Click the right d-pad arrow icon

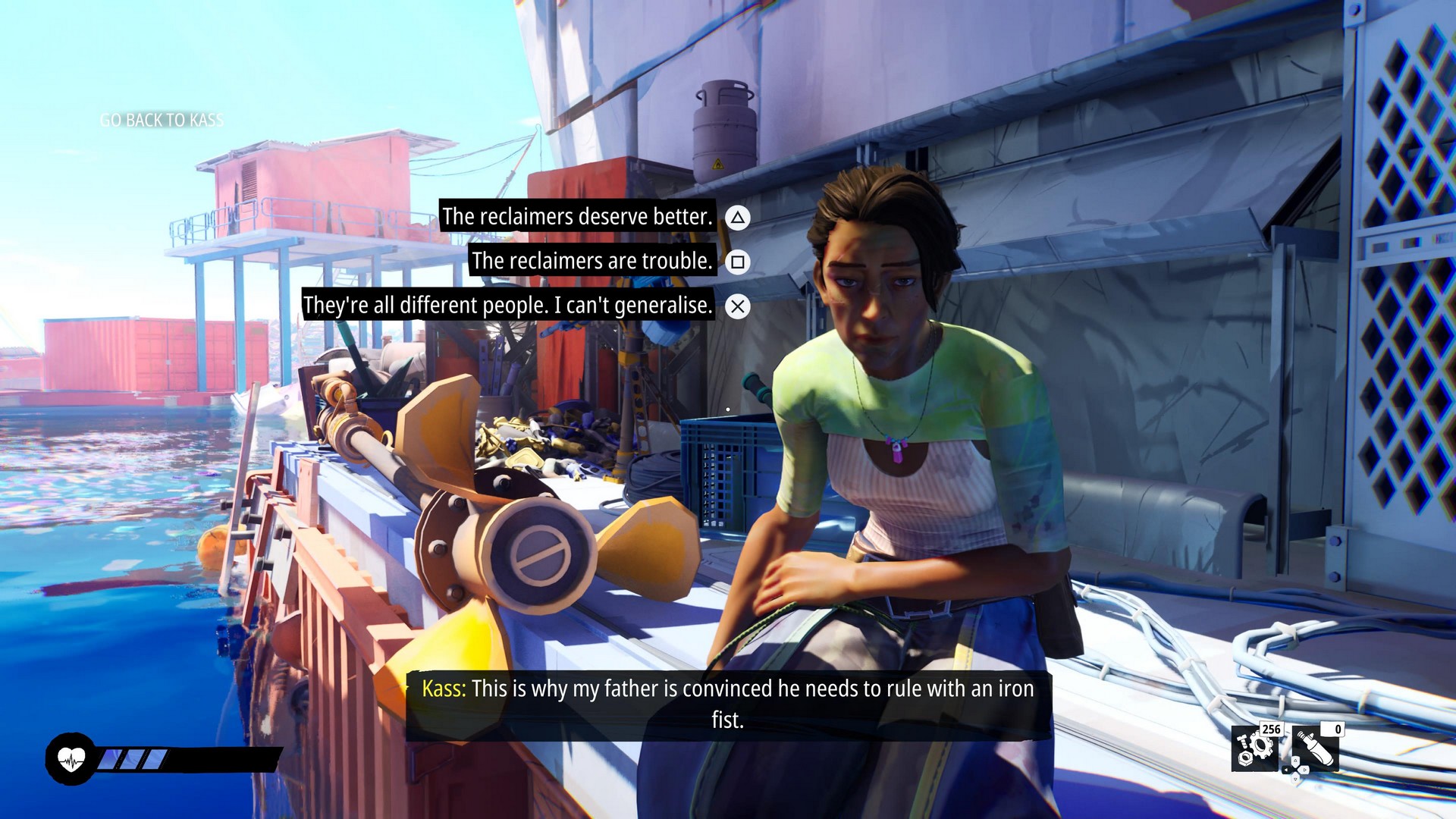[x=1304, y=770]
